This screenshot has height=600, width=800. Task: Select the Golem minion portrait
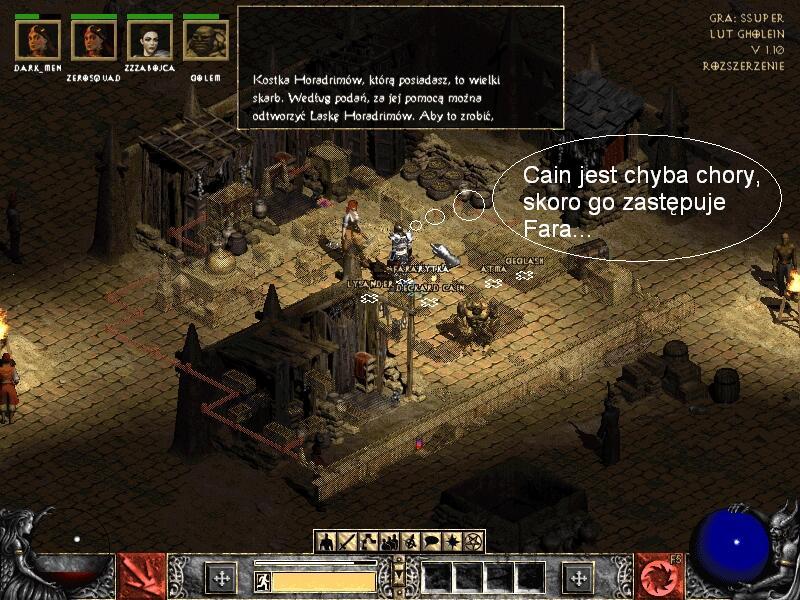206,40
